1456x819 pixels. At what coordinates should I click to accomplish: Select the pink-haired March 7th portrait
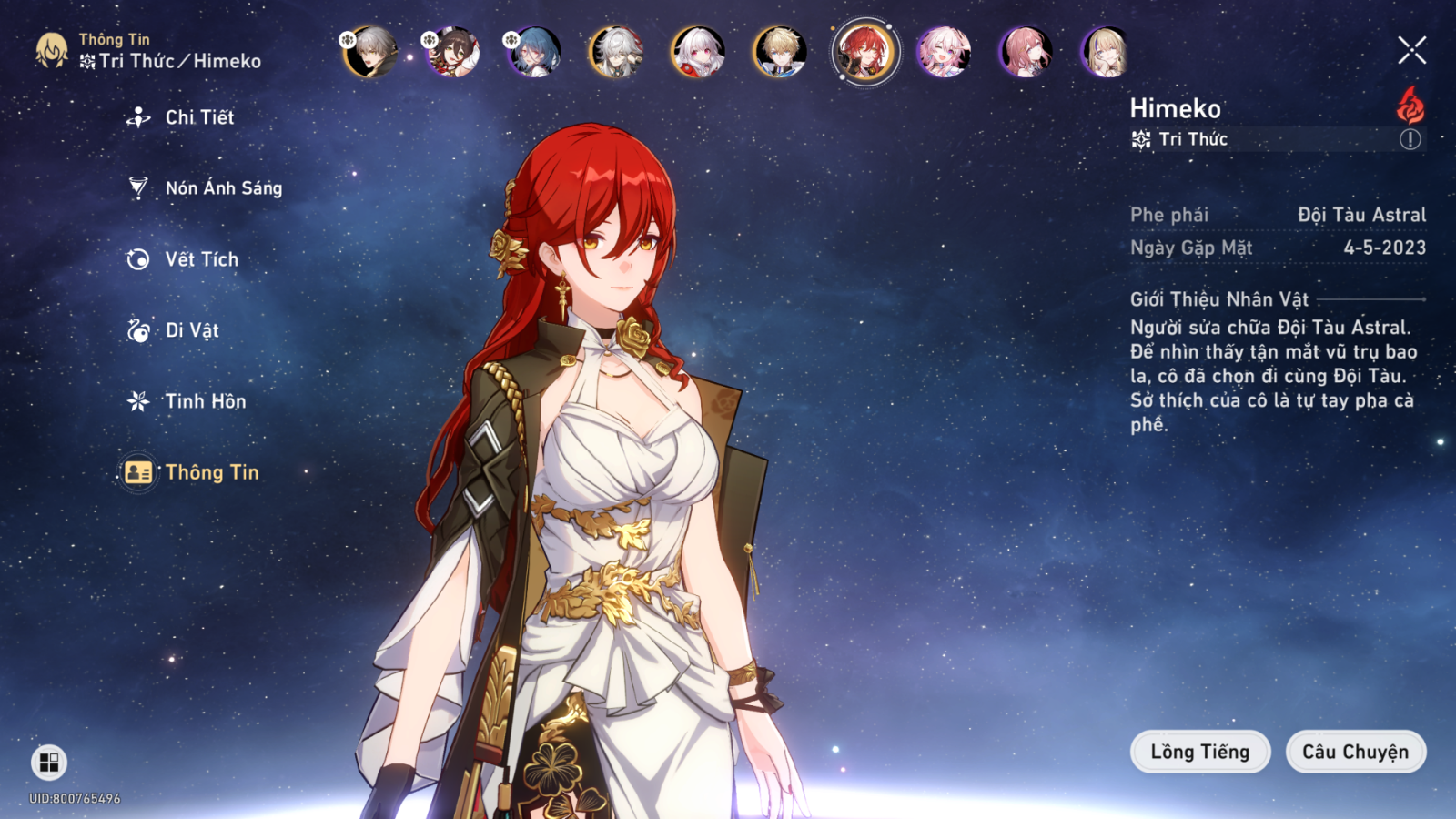944,52
